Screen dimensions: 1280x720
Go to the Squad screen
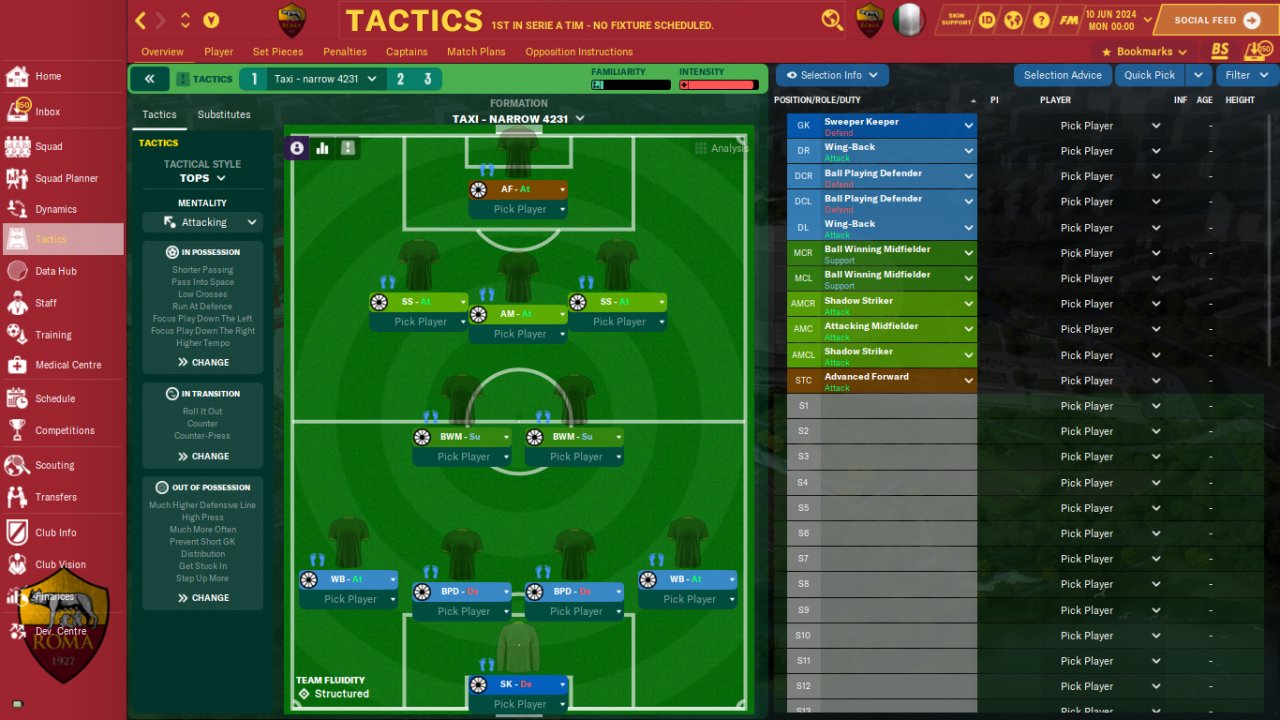(x=48, y=146)
